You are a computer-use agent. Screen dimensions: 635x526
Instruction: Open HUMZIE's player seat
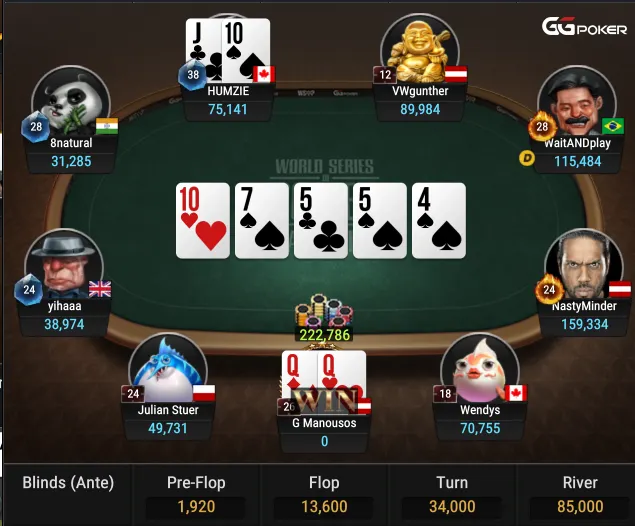pos(228,98)
